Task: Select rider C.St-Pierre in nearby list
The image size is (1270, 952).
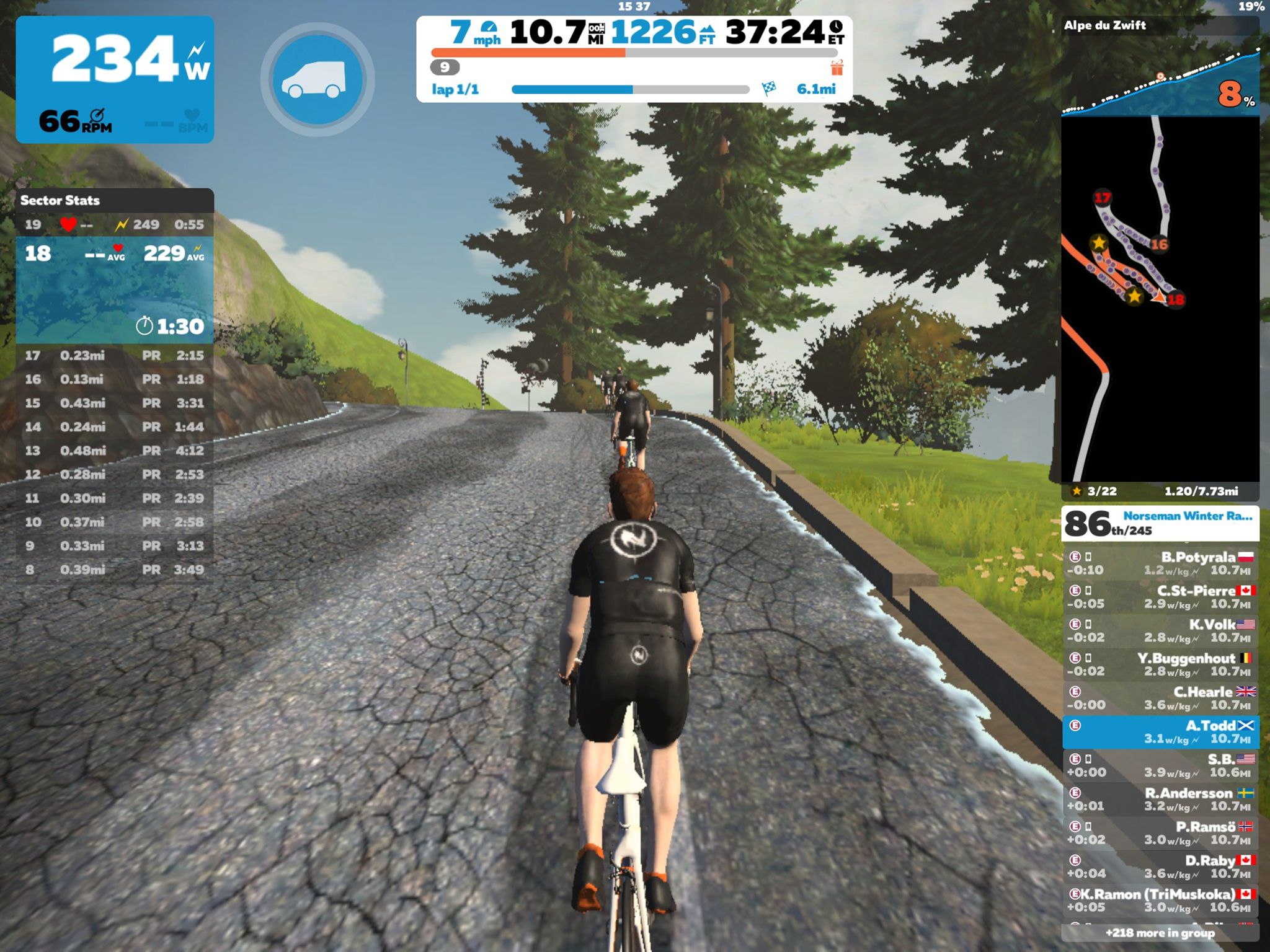Action: (x=1160, y=597)
